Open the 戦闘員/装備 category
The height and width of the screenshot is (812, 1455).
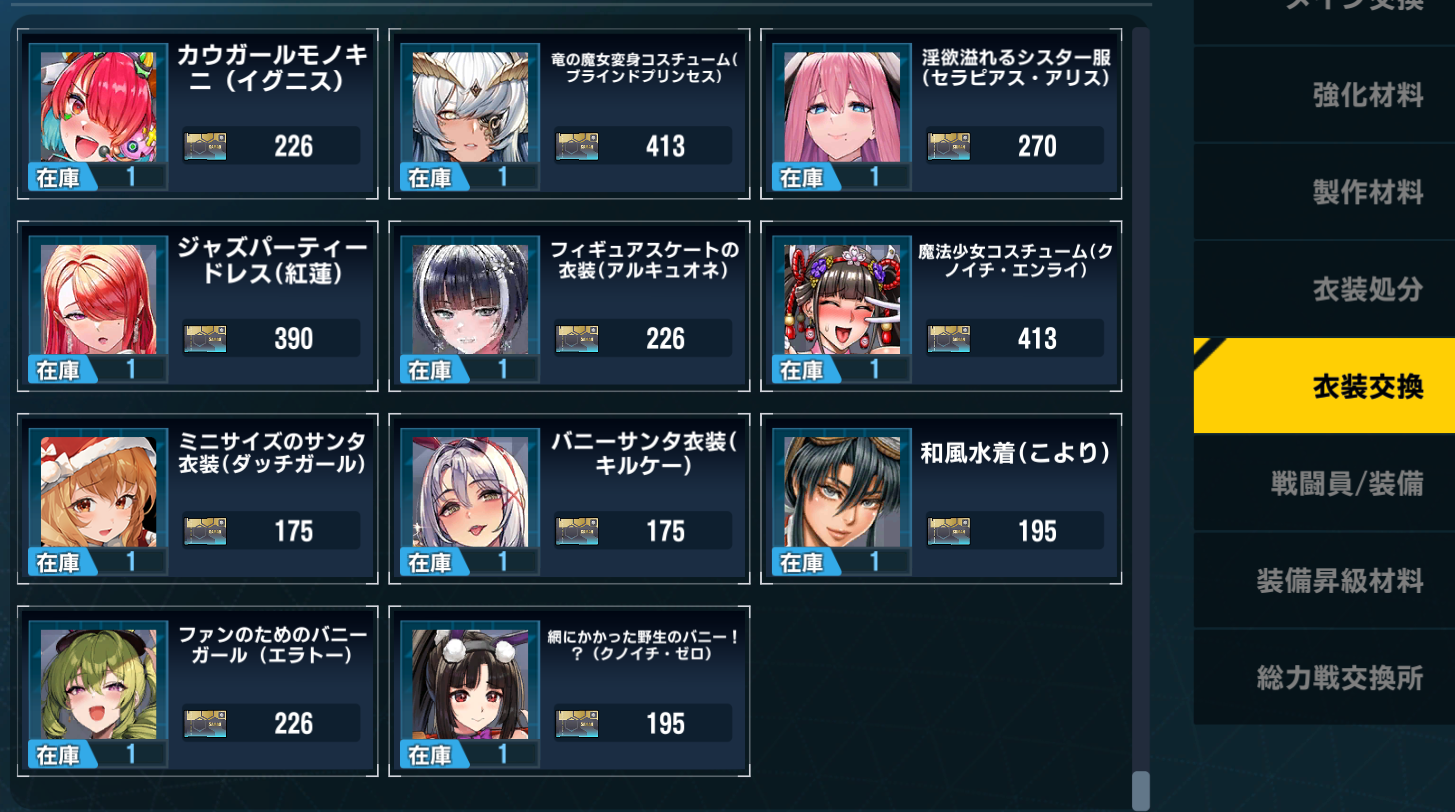[1323, 483]
